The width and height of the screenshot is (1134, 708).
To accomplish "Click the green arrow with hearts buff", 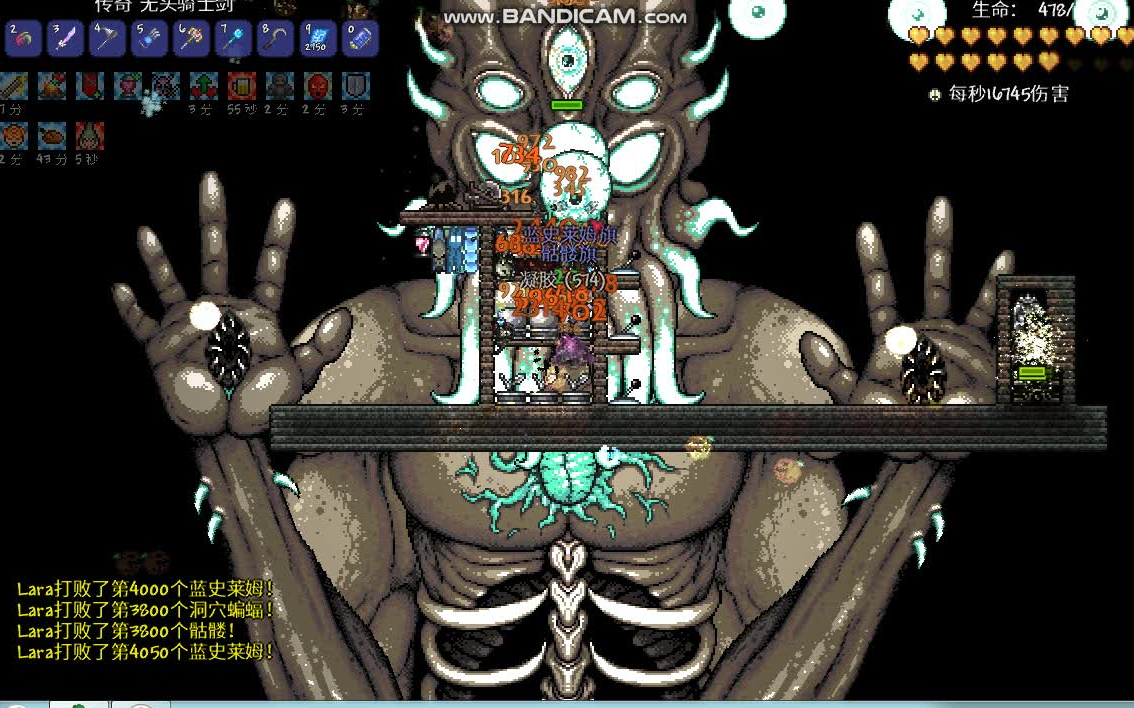I will (x=203, y=86).
